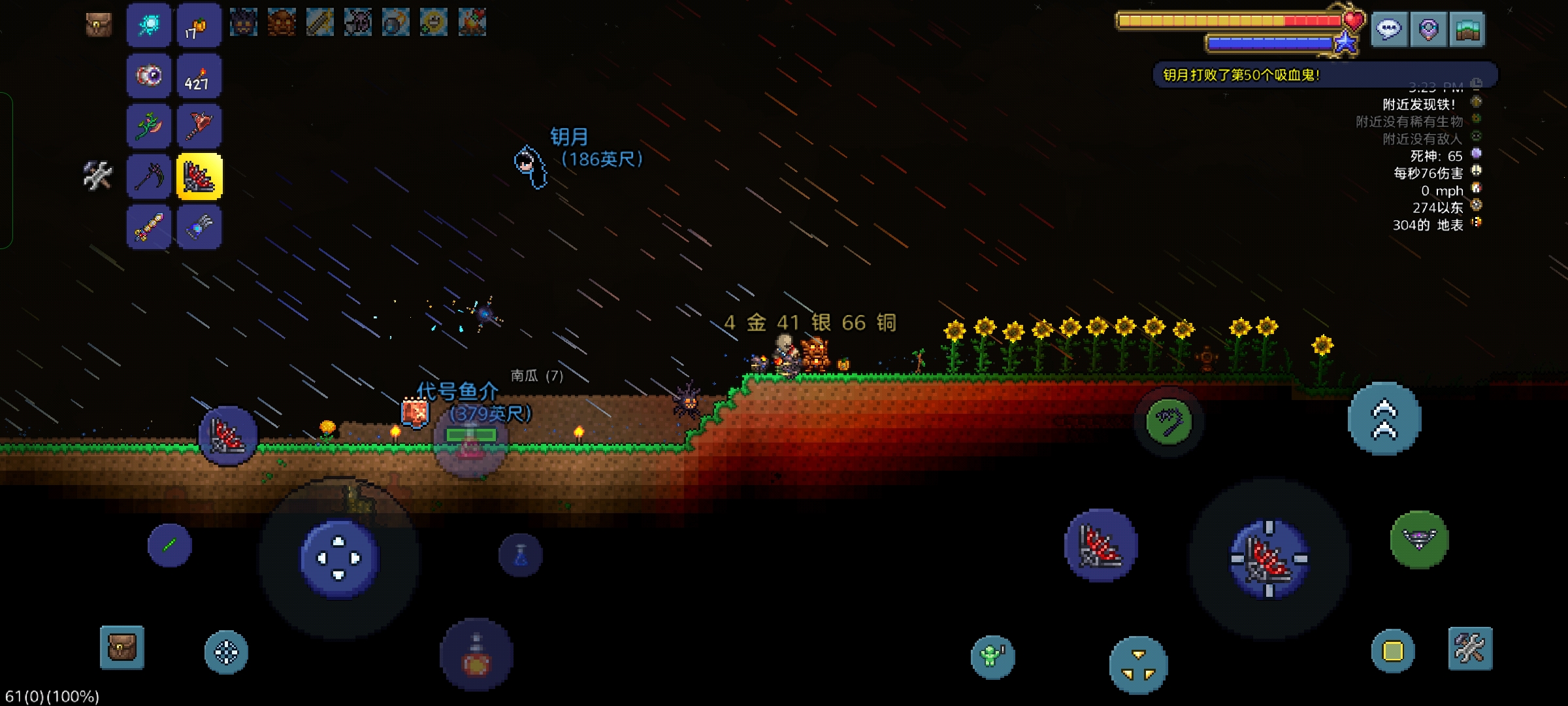Tap the double-arrow jump button
This screenshot has height=706, width=1568.
tap(1384, 419)
